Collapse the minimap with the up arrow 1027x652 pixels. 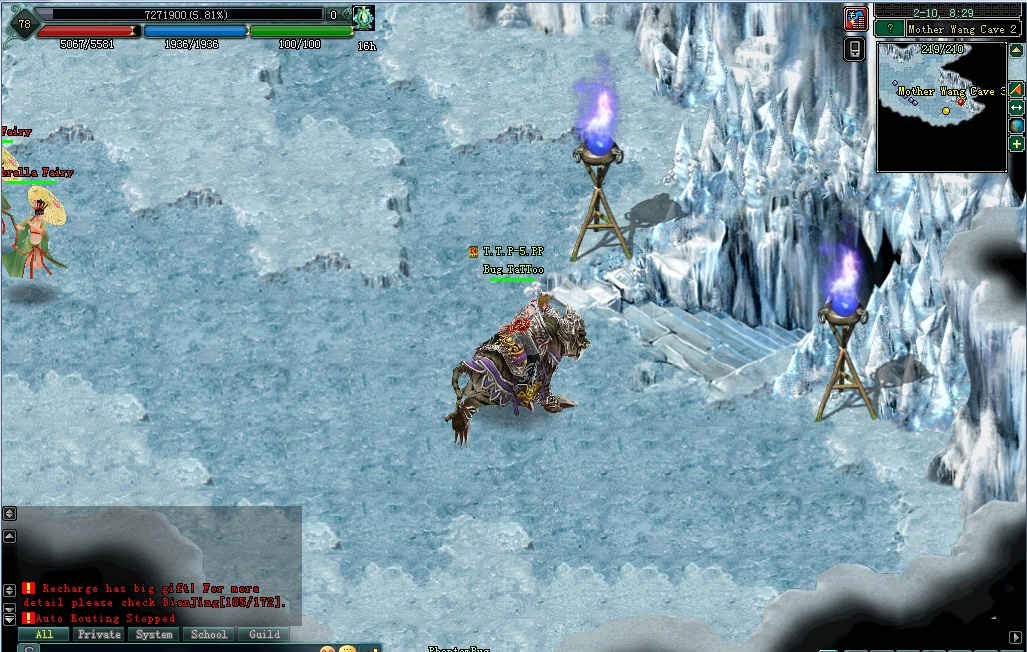1016,51
